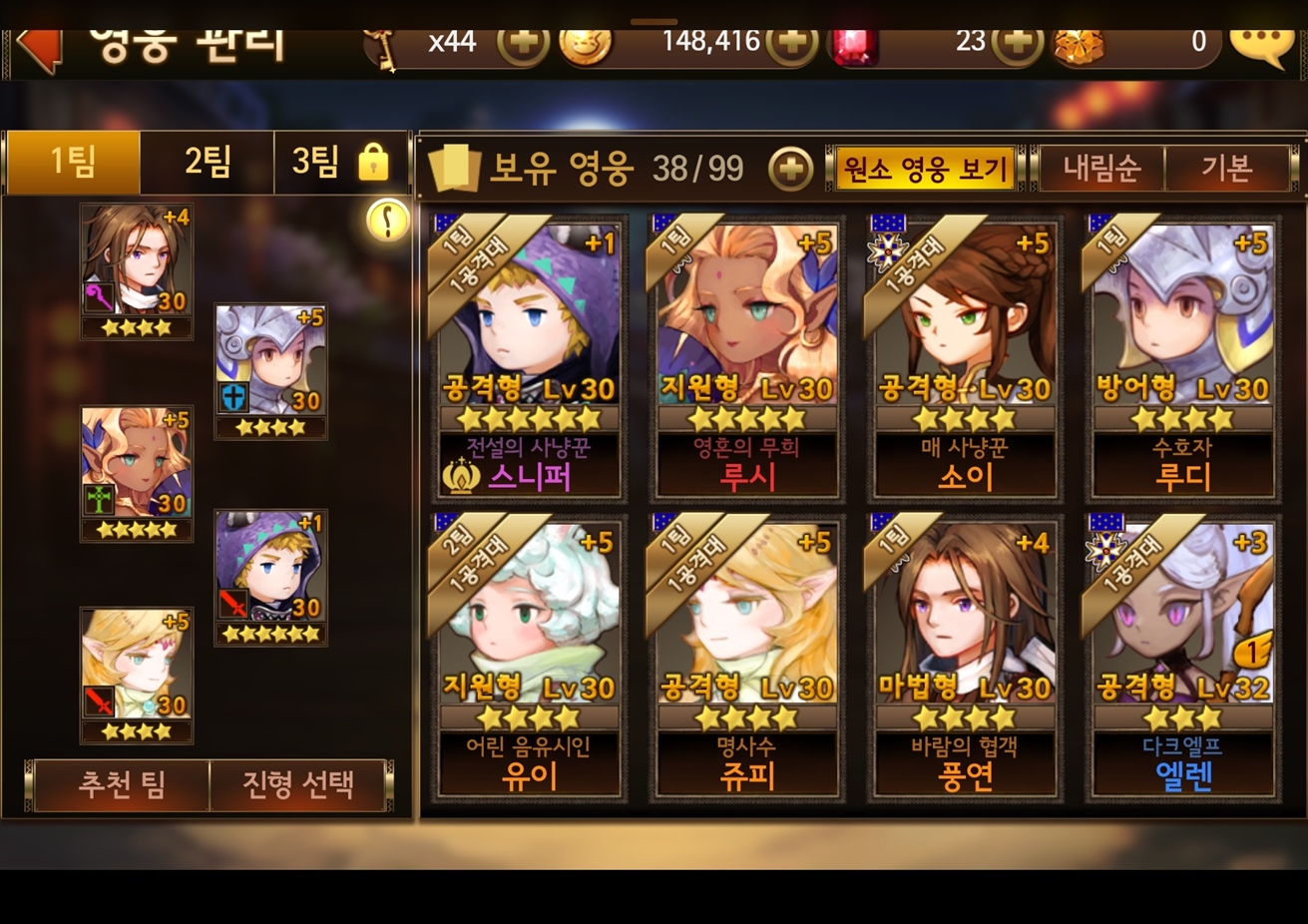1308x924 pixels.
Task: Select the 스니퍼 hero card
Action: click(x=529, y=357)
